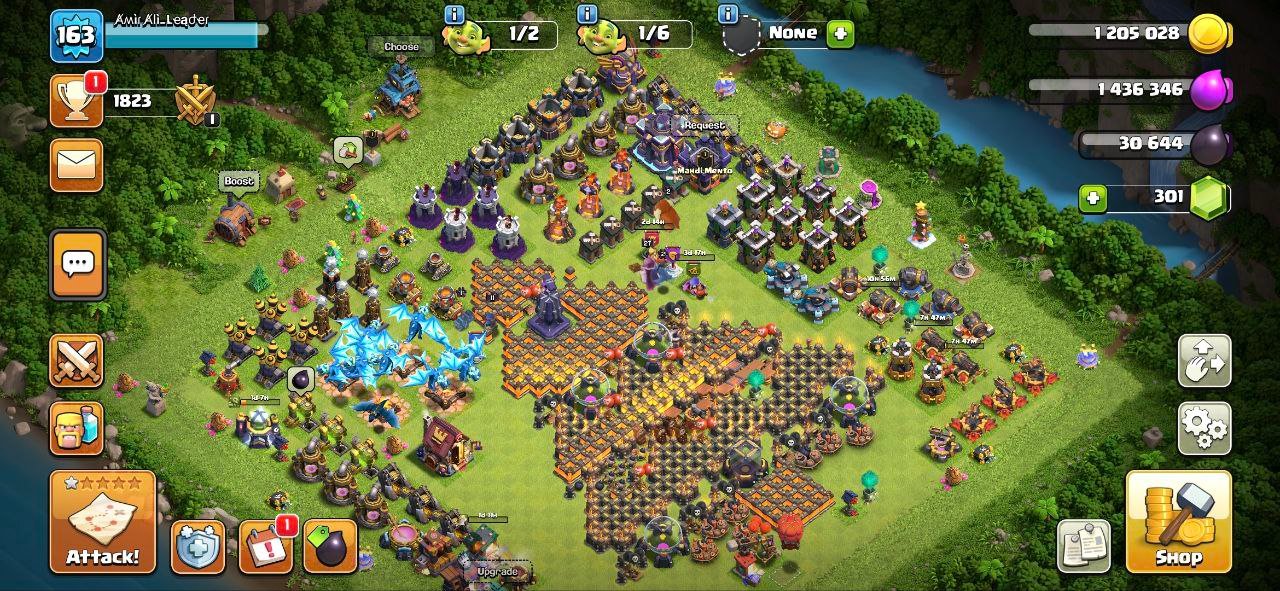Show info for the 1/2 builder counter

pos(455,14)
